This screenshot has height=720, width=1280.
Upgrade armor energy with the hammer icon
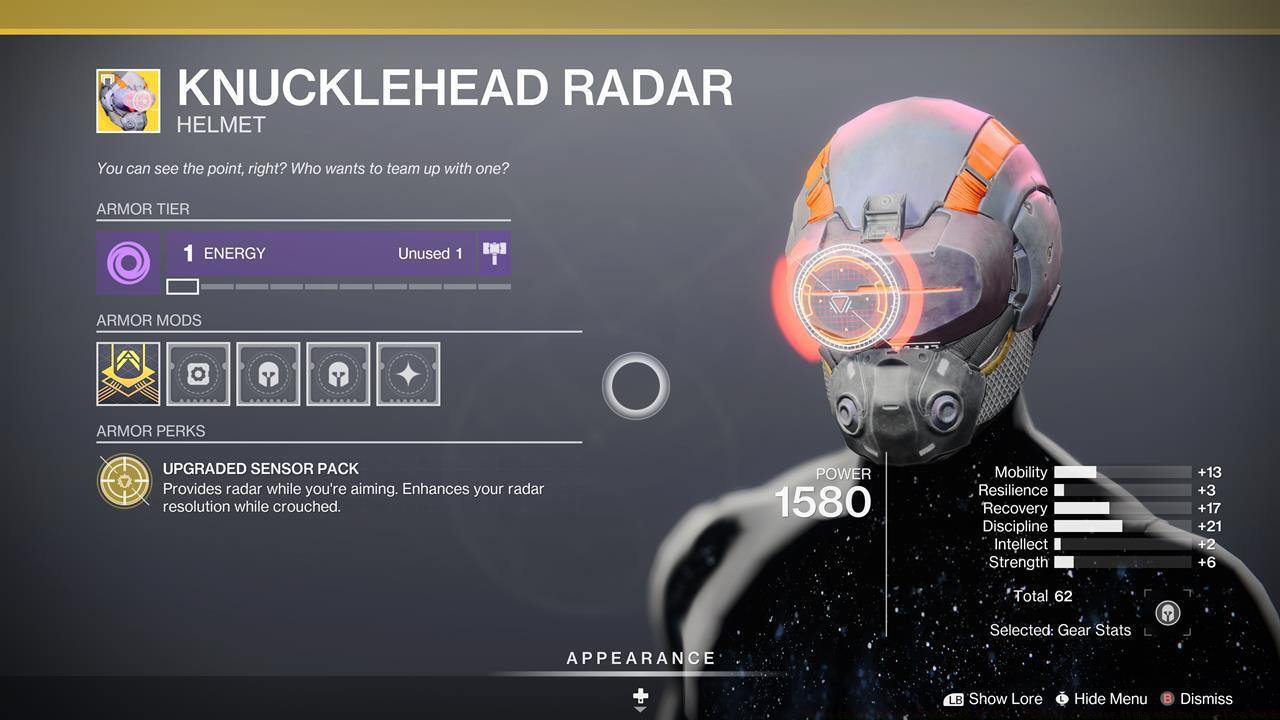[495, 253]
